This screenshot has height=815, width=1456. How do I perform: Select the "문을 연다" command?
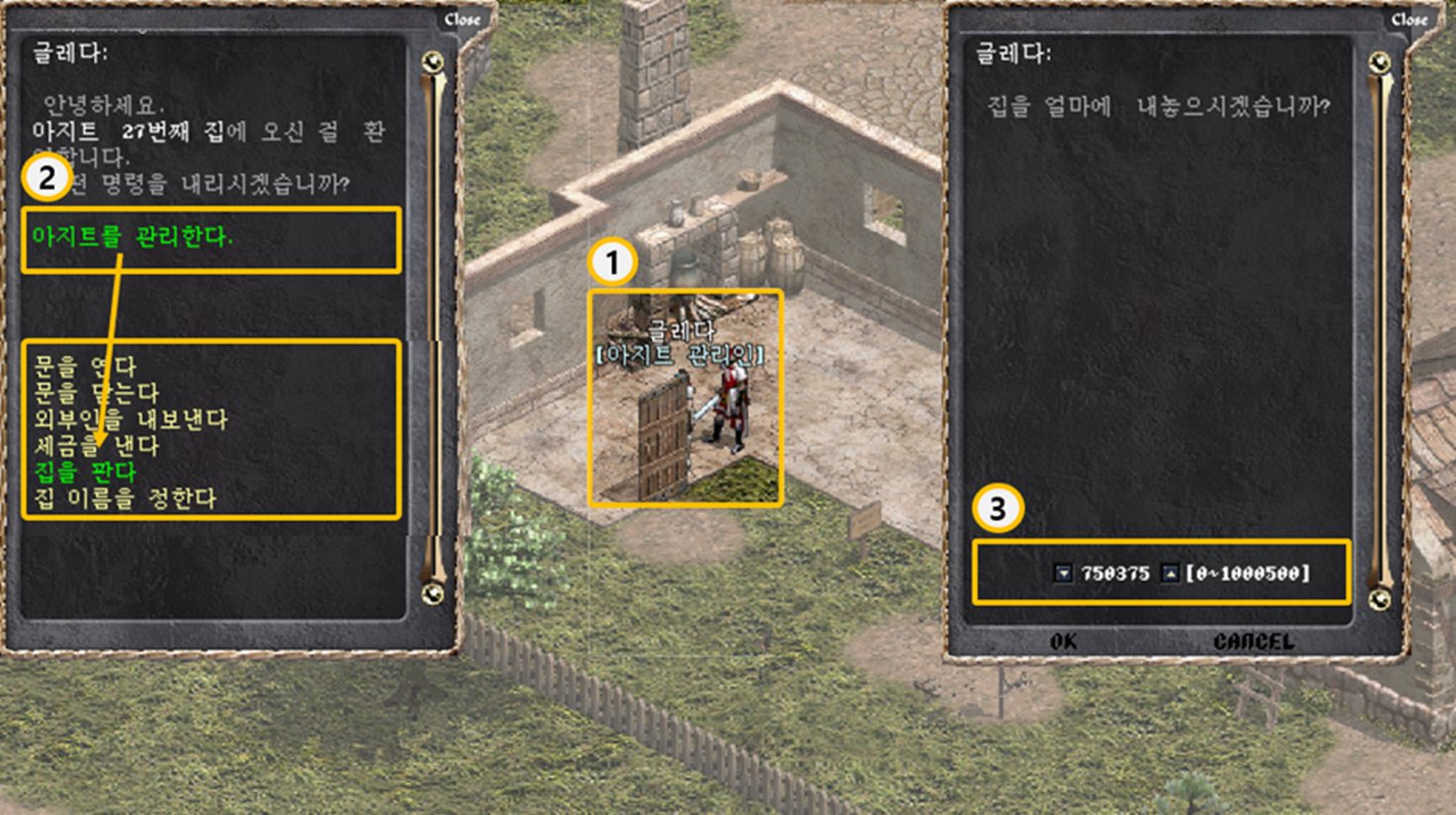tap(84, 368)
